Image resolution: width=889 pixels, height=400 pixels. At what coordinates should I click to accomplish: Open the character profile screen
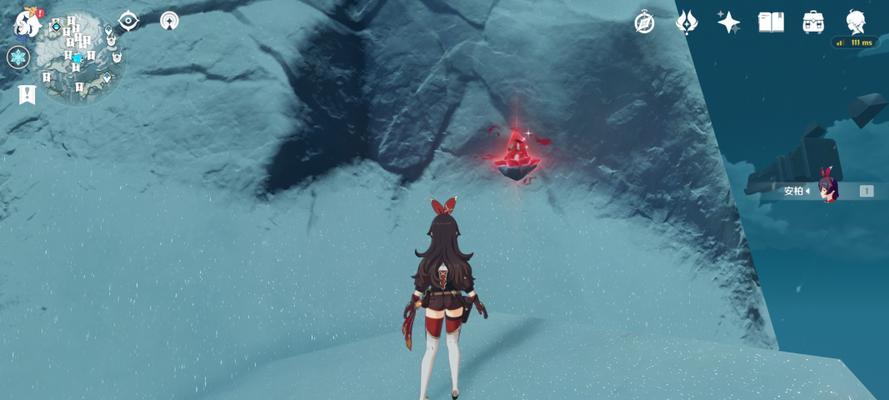856,22
